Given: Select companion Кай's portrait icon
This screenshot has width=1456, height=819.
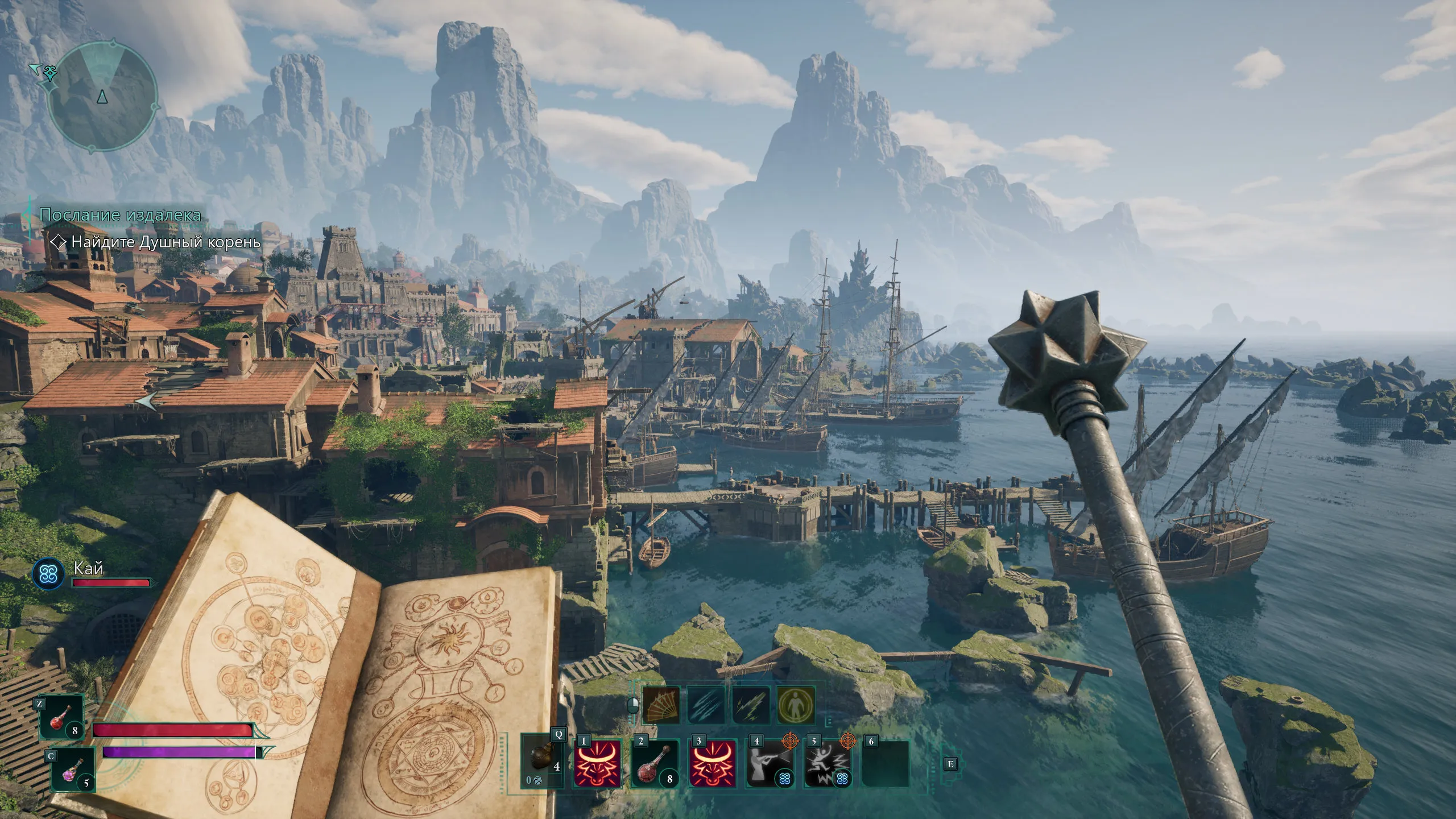Looking at the screenshot, I should (x=48, y=574).
